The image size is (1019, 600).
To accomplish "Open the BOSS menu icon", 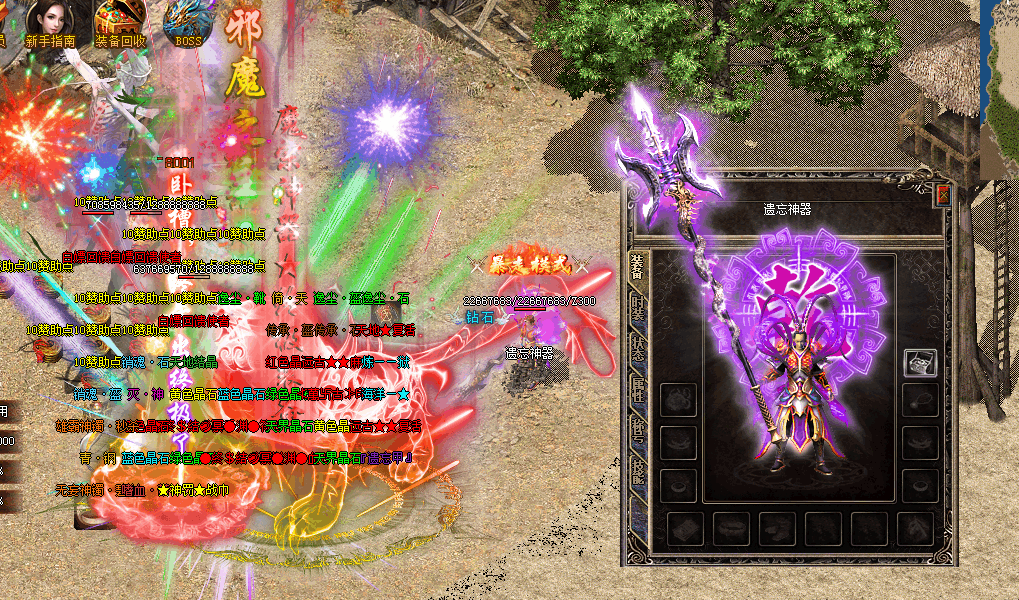I will (x=188, y=22).
